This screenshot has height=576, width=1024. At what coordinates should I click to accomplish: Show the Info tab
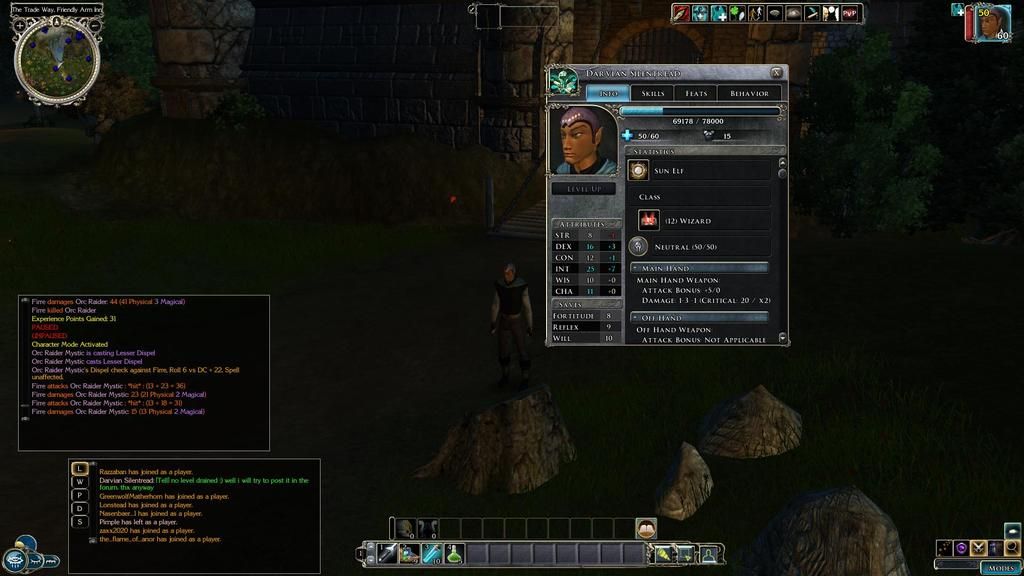tap(607, 93)
